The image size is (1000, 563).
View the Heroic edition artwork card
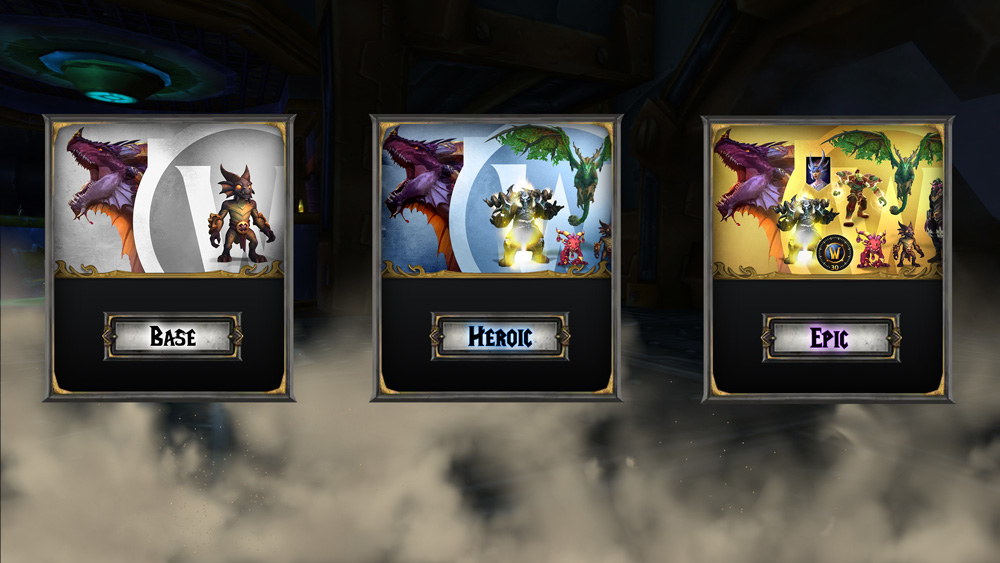pos(497,198)
